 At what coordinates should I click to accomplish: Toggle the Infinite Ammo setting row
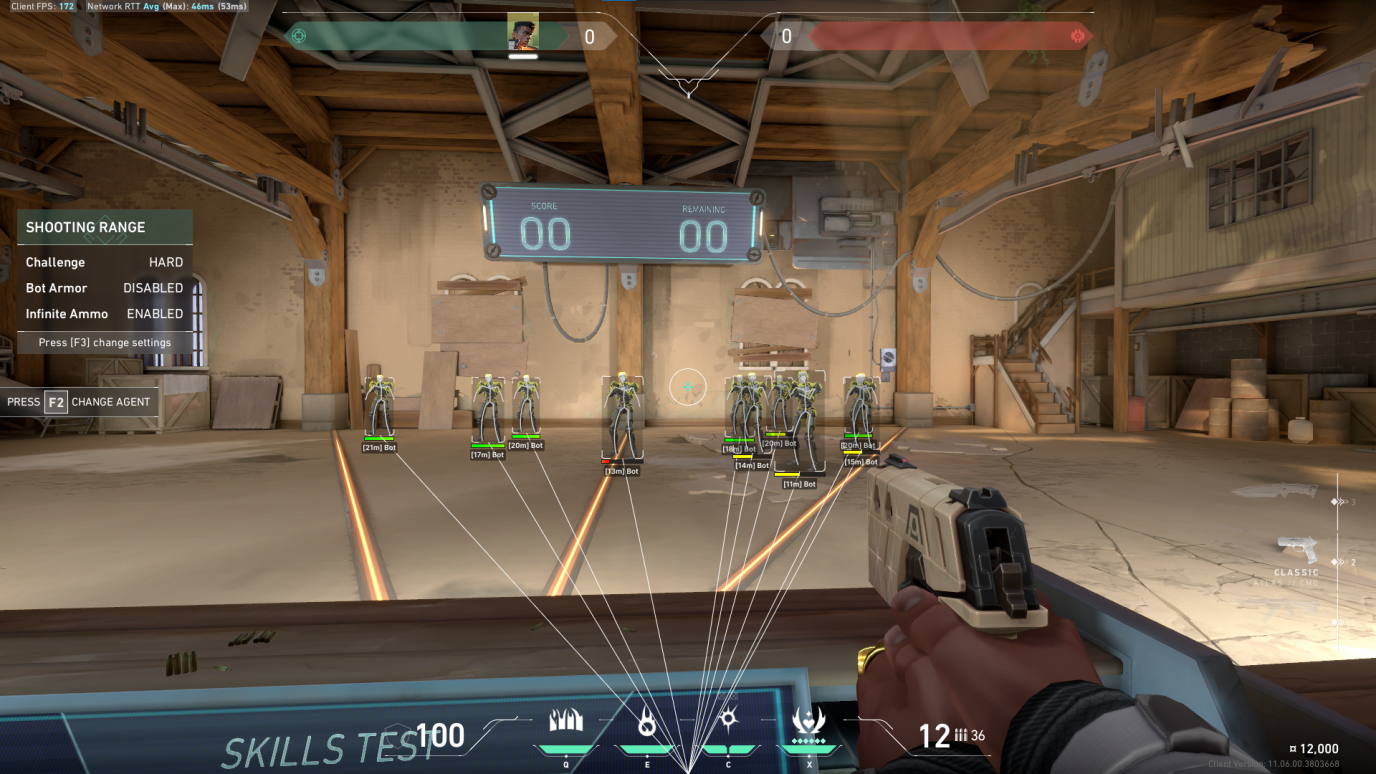(104, 314)
